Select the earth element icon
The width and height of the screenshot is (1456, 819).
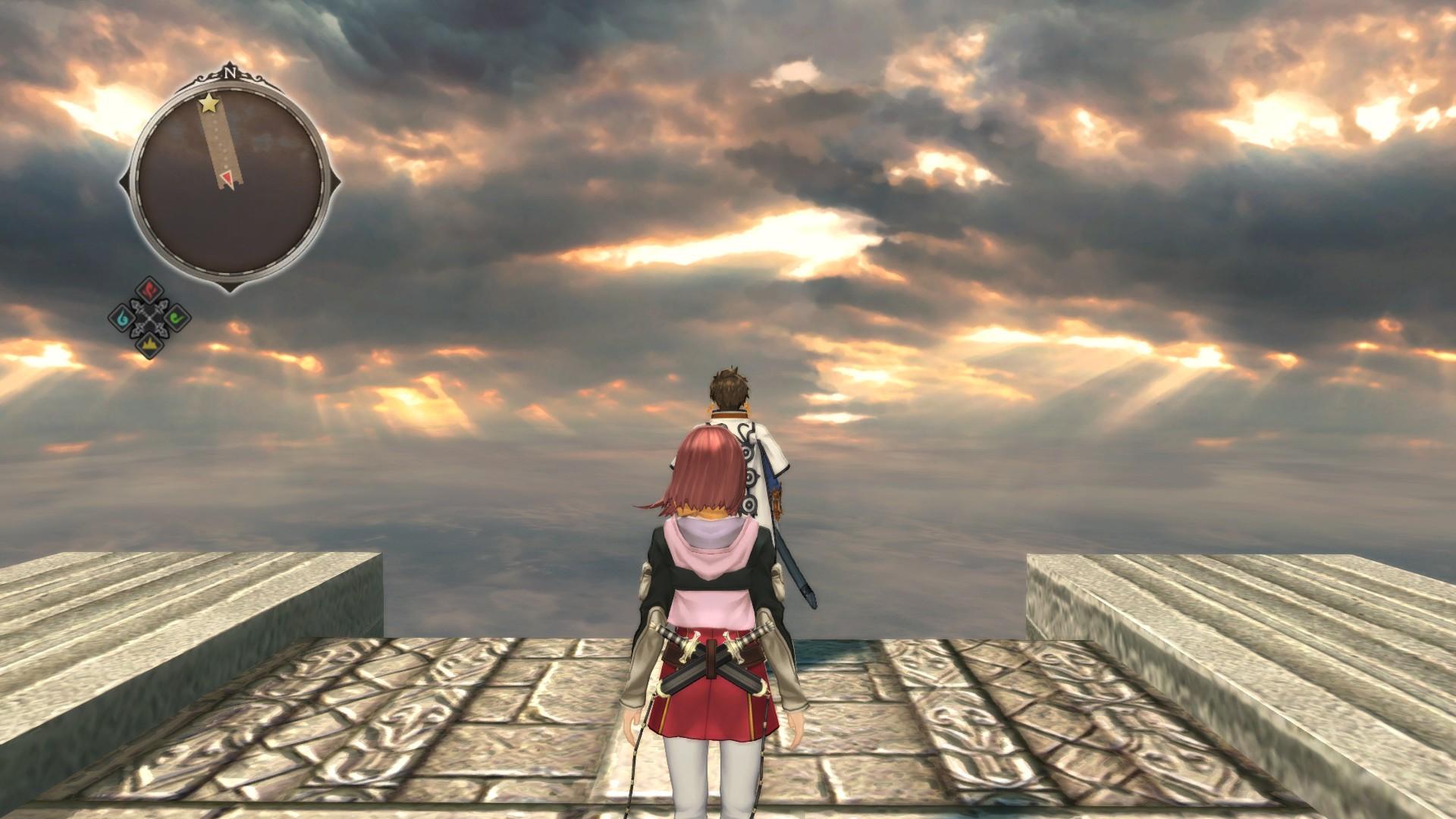pyautogui.click(x=149, y=346)
